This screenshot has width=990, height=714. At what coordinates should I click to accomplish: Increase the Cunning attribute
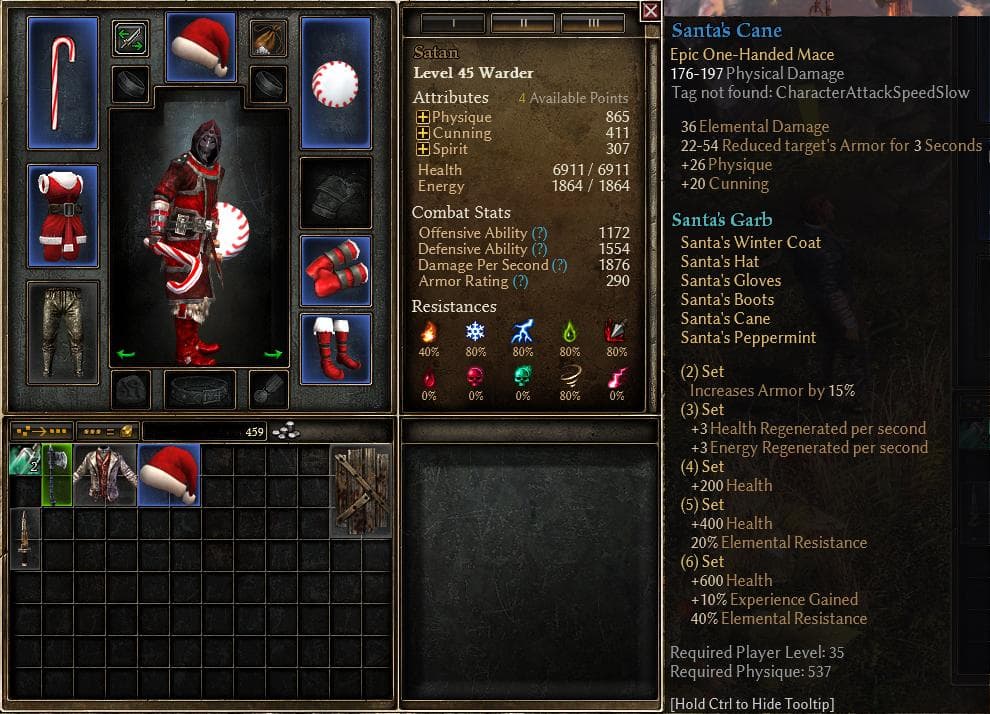tap(422, 133)
